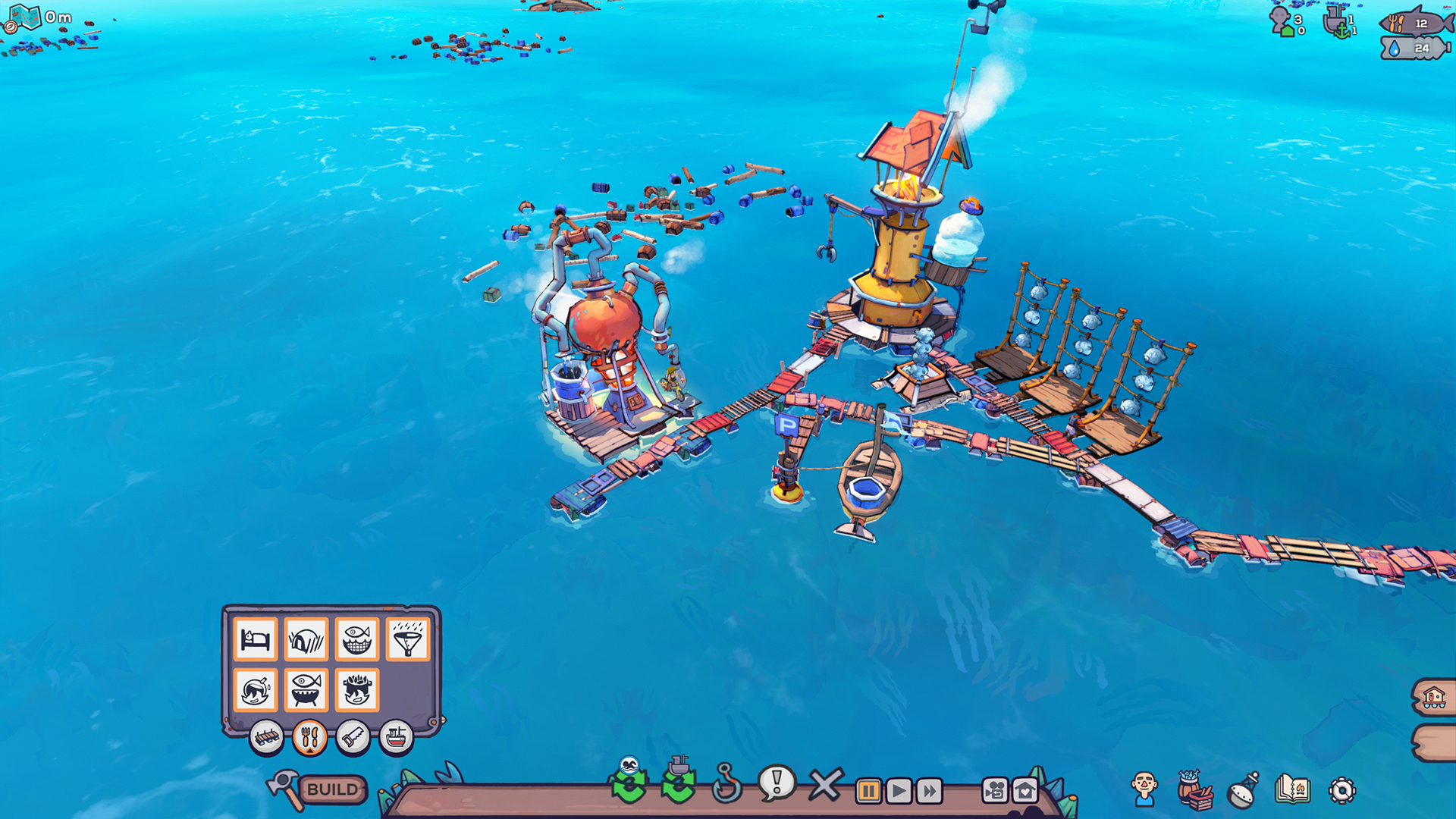Screen dimensions: 1456x819
Task: Pick the rain collector funnel blueprint
Action: pos(409,641)
